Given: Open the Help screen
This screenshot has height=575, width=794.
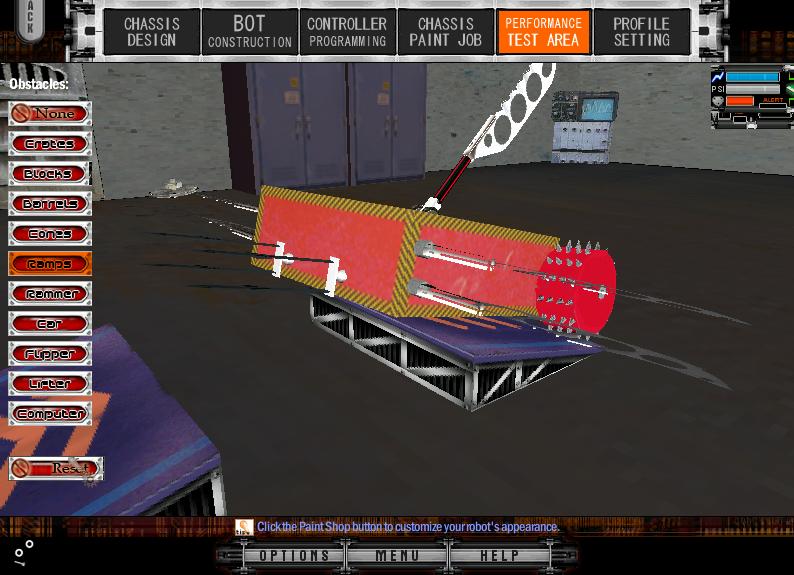Looking at the screenshot, I should pyautogui.click(x=499, y=556).
